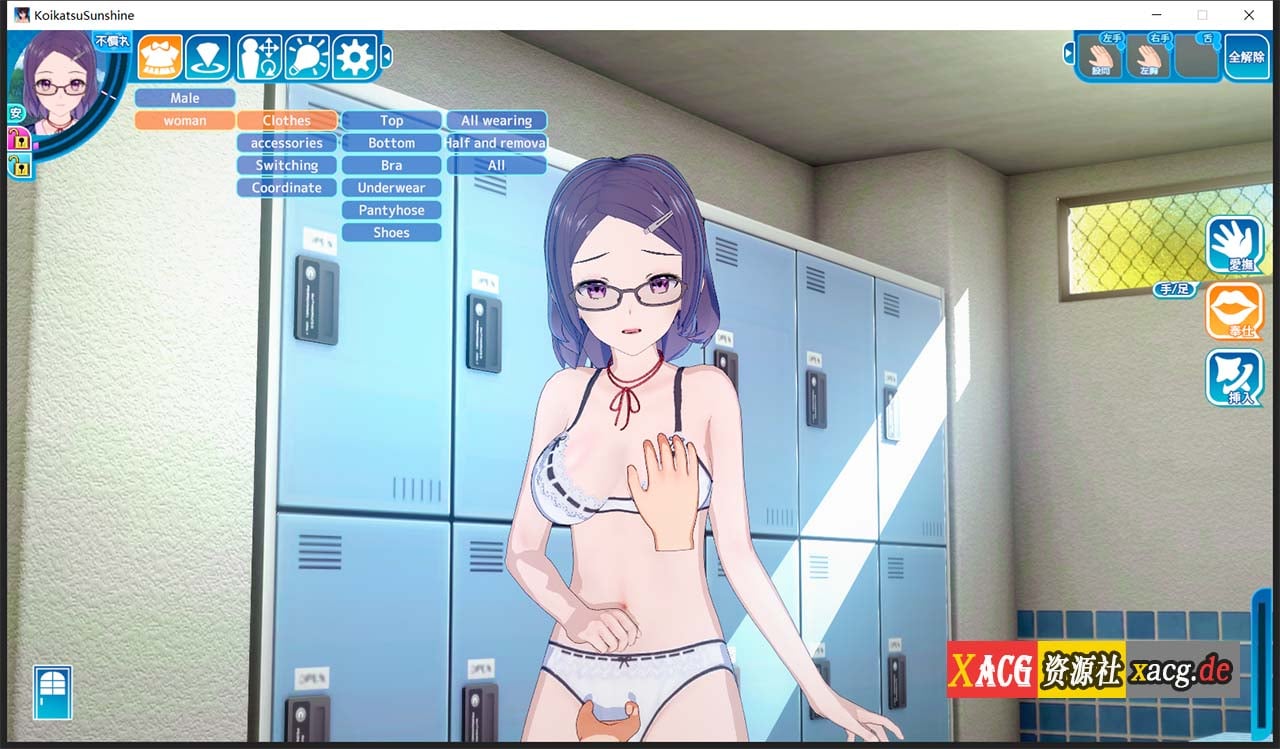Open lighting settings via the lightbulb icon

tap(307, 57)
